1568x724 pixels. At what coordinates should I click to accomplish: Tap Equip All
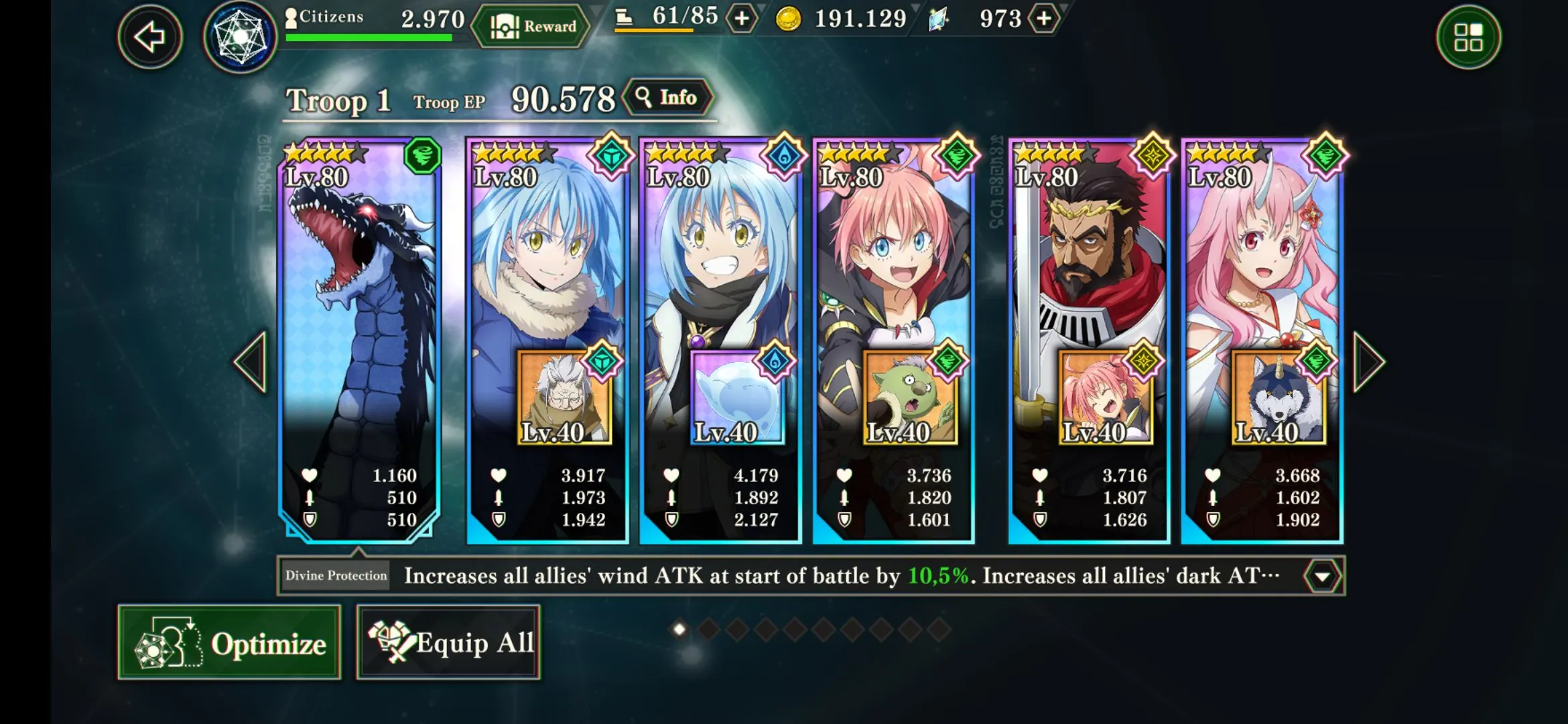coord(448,643)
